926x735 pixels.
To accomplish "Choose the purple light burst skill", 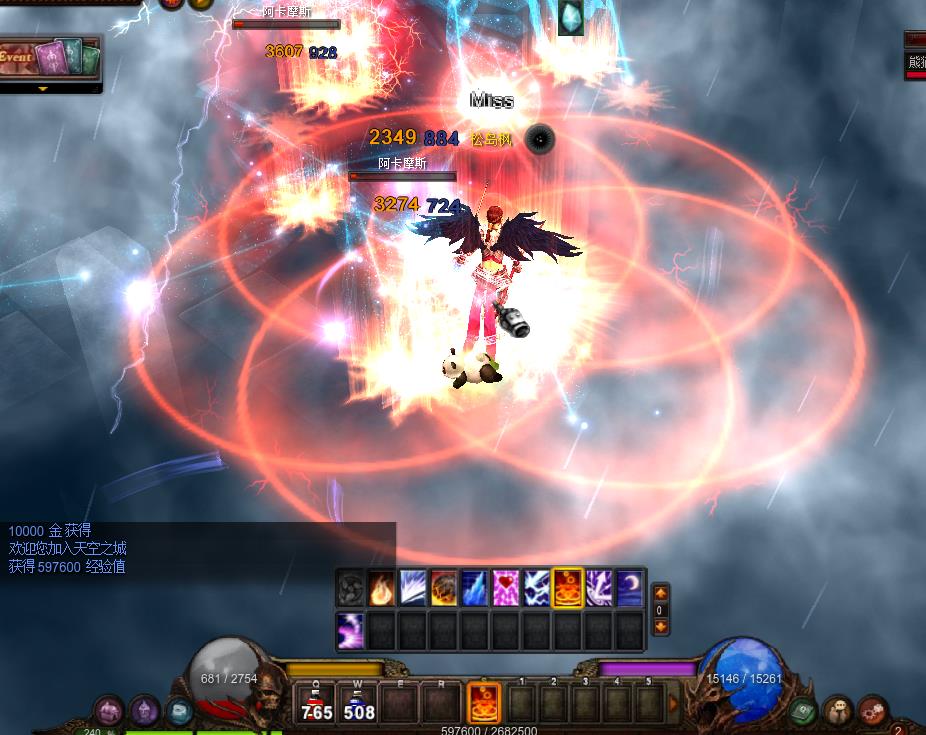I will tap(350, 631).
